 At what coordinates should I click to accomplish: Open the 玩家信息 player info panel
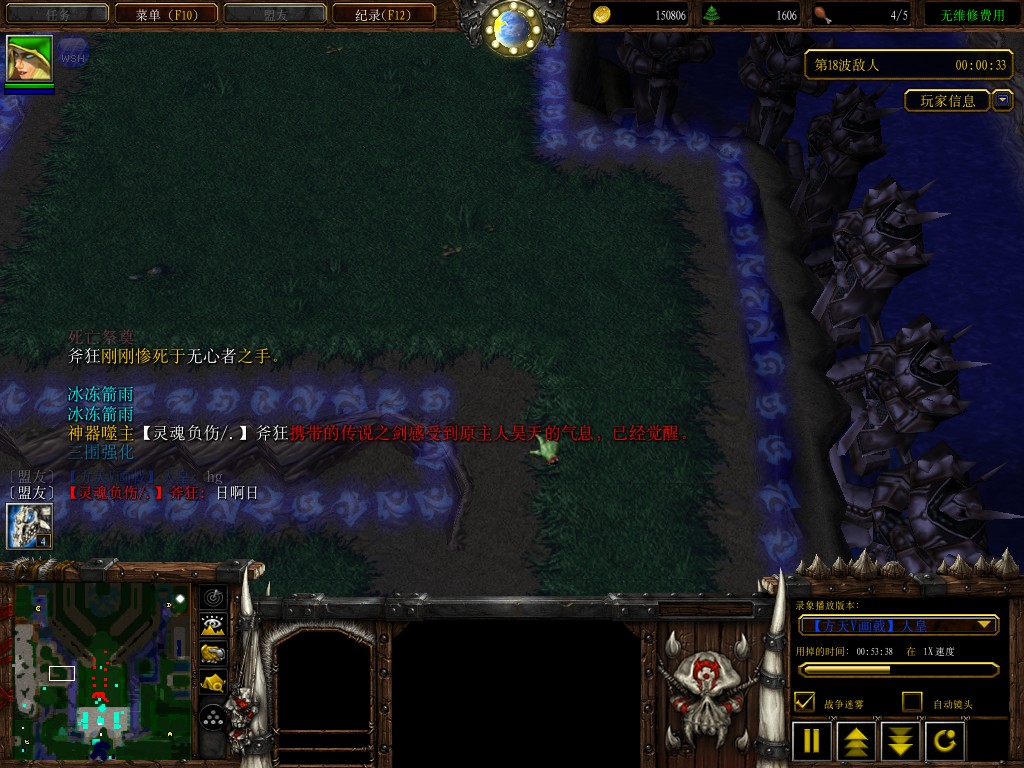[947, 101]
